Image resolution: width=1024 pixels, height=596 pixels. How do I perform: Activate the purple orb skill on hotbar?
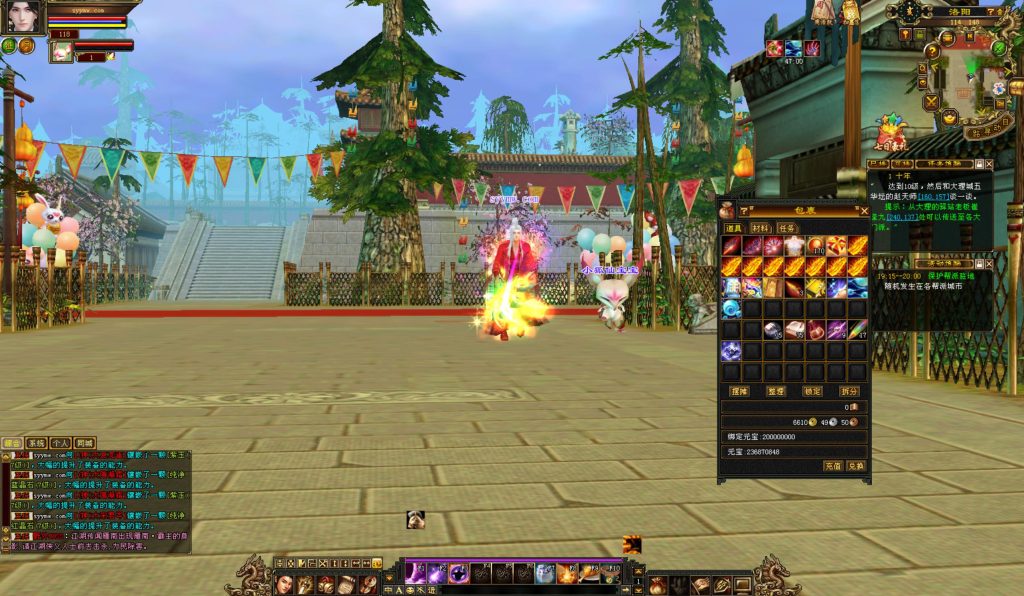coord(458,573)
